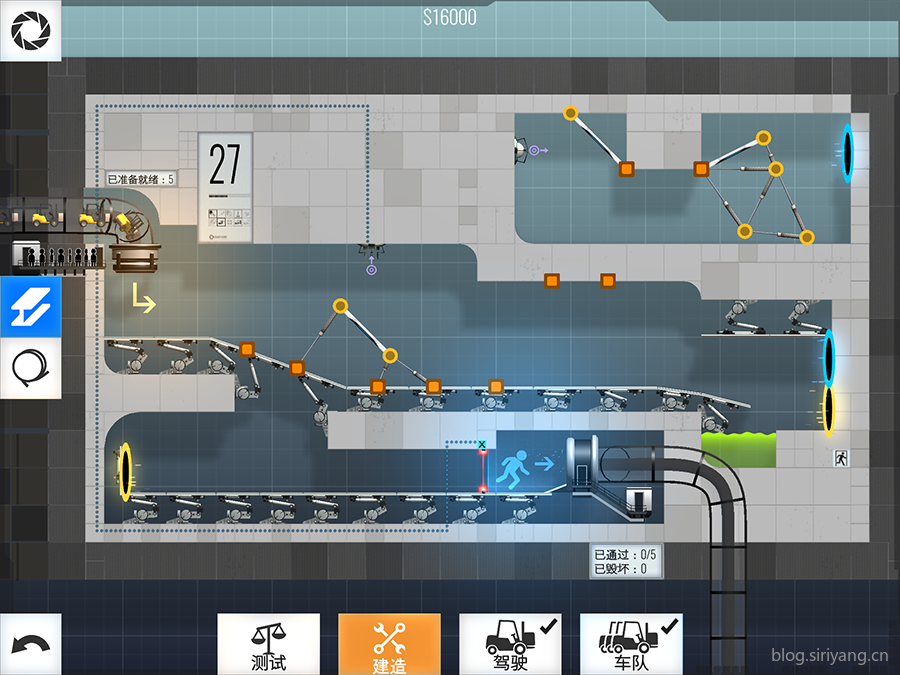This screenshot has width=900, height=675.
Task: Start the 驾驶 single vehicle run
Action: pos(510,643)
